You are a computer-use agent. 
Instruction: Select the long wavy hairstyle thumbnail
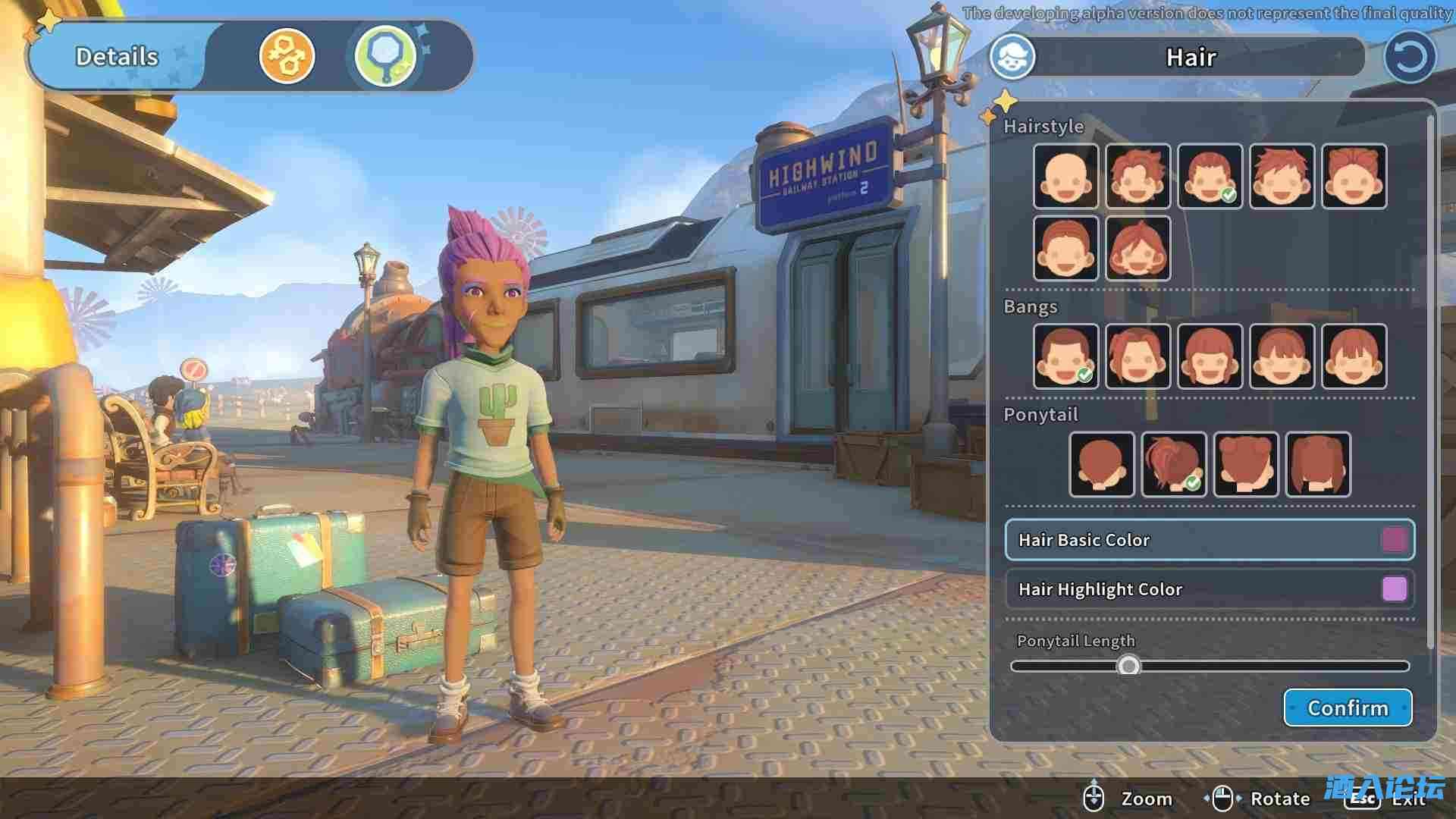tap(1137, 248)
